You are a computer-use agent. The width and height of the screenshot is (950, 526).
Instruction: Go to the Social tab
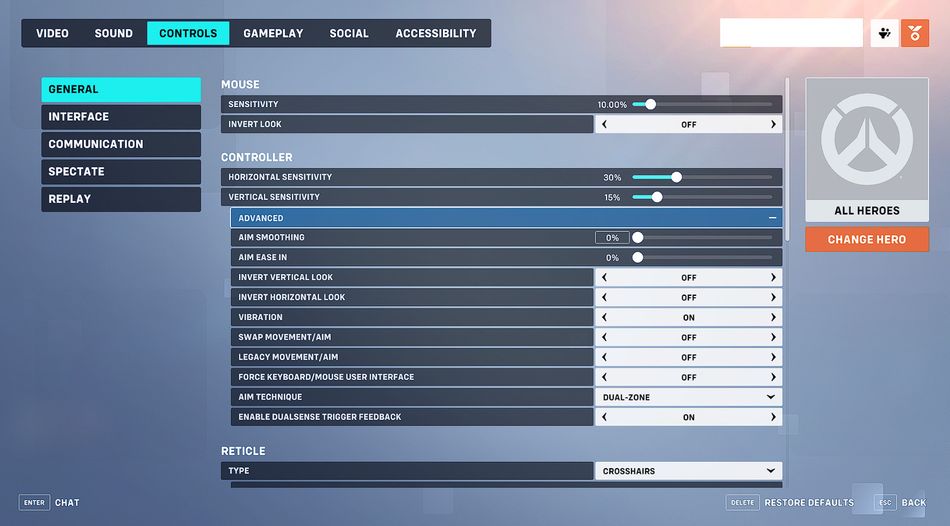click(x=349, y=33)
